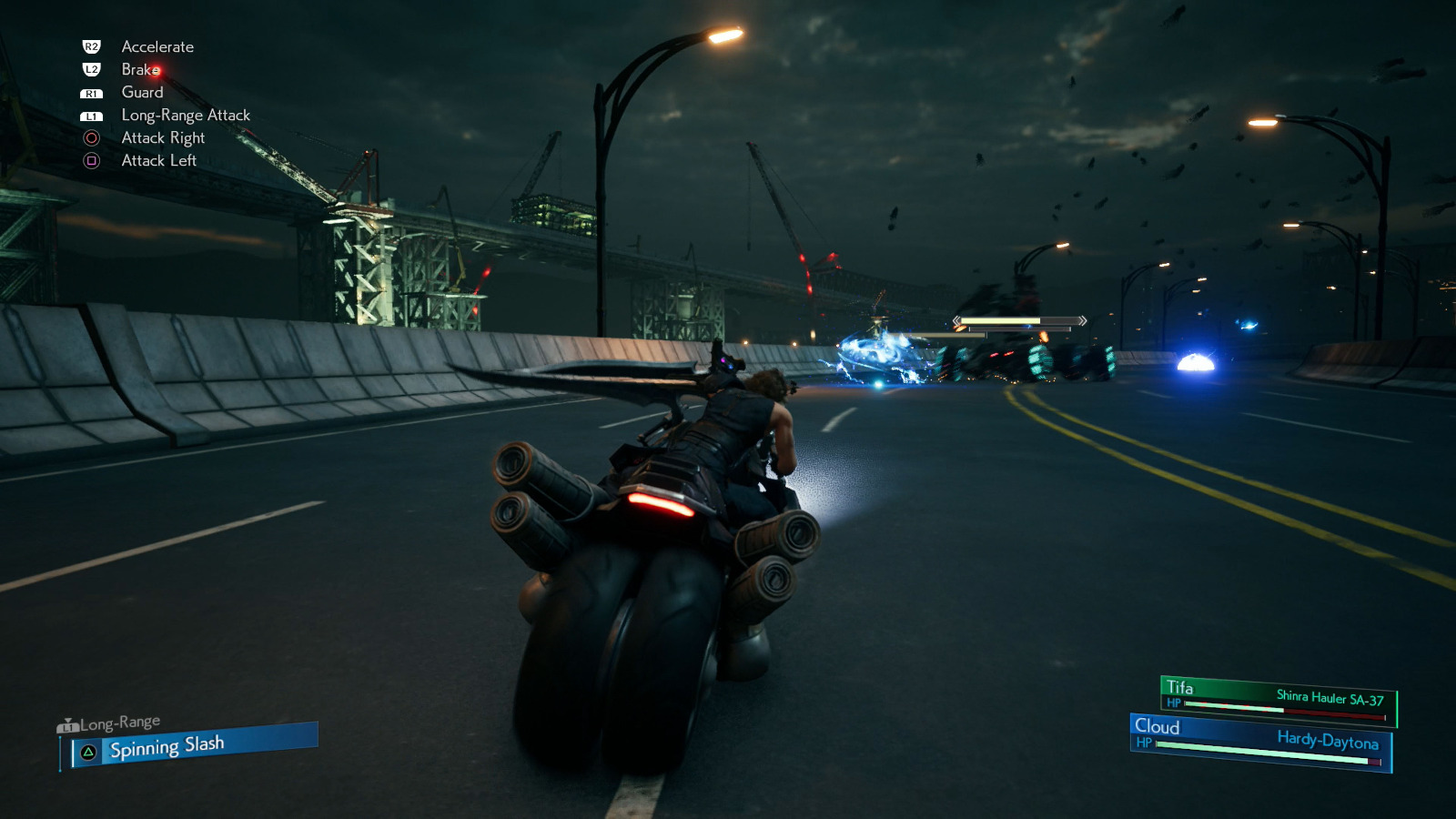Select the Circle Attack Right button icon
This screenshot has height=819, width=1456.
[91, 138]
